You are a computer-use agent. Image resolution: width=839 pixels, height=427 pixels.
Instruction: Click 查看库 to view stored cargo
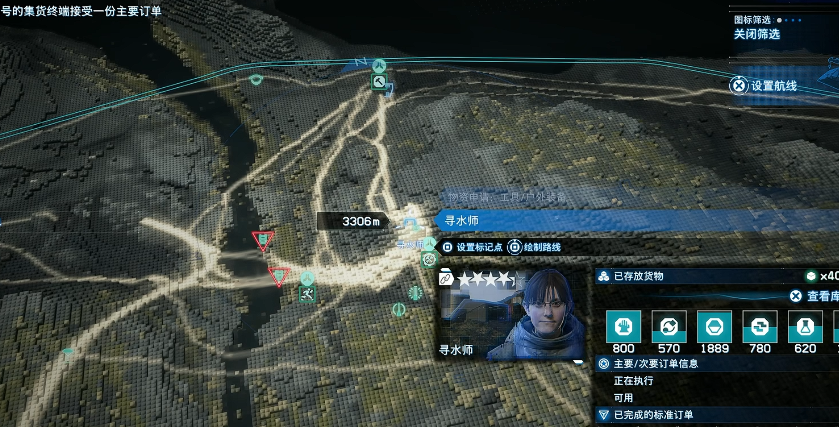pyautogui.click(x=813, y=296)
